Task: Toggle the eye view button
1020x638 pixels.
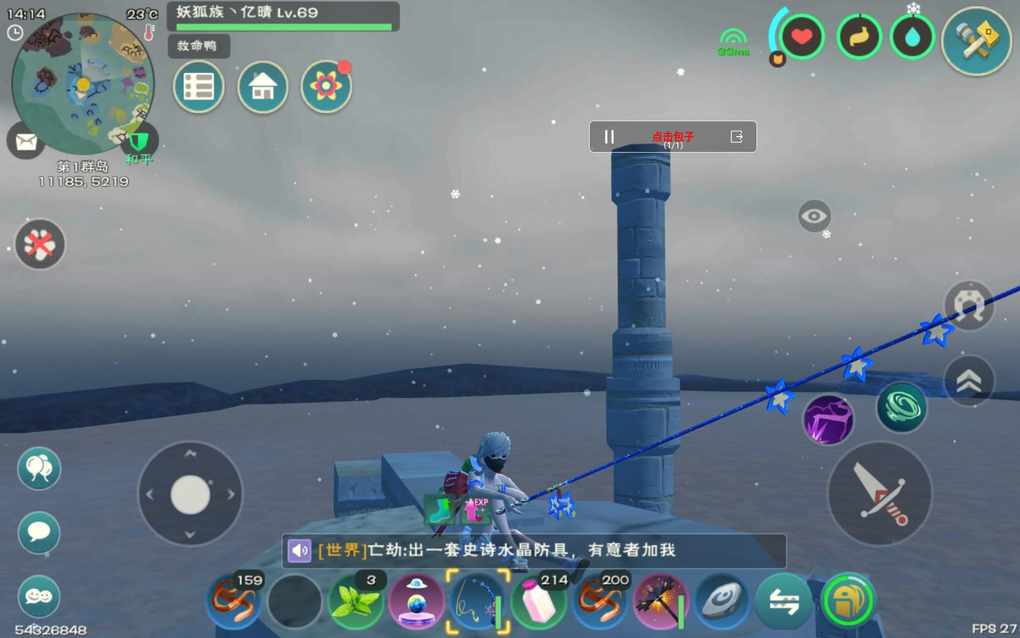Action: [x=814, y=216]
